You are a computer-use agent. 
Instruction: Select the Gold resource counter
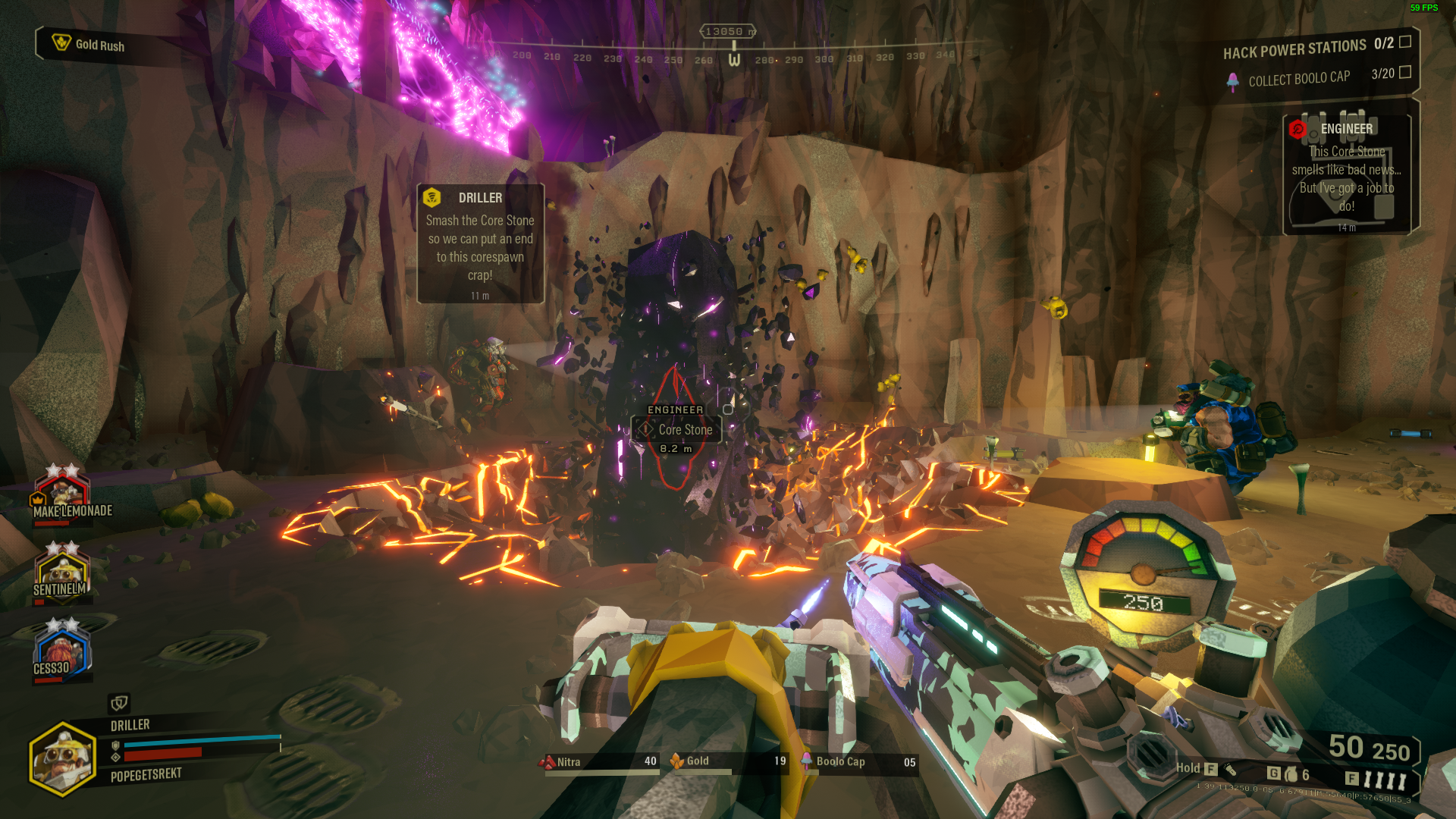(728, 761)
